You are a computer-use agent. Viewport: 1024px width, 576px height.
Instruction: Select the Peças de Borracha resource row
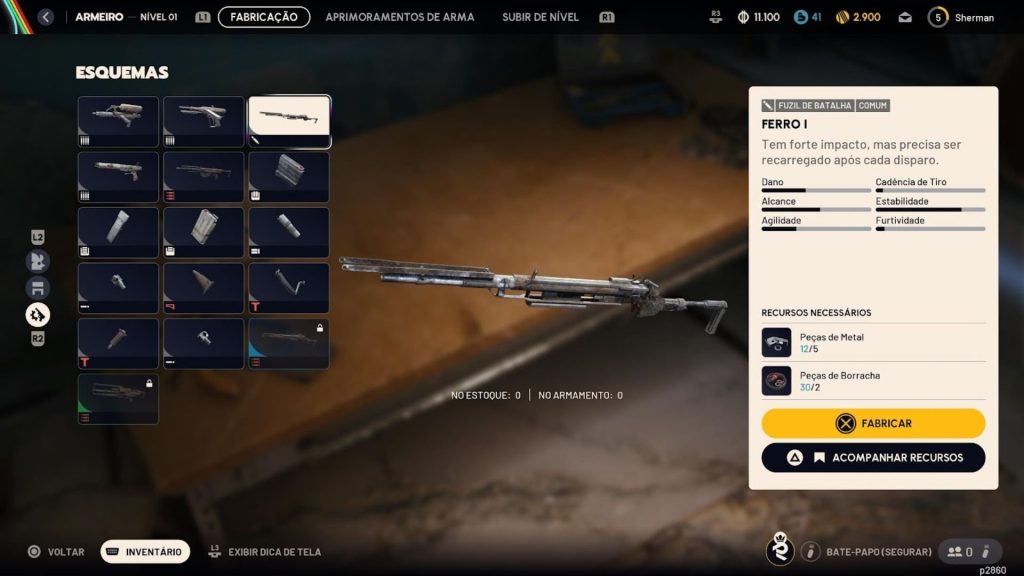pyautogui.click(x=873, y=381)
